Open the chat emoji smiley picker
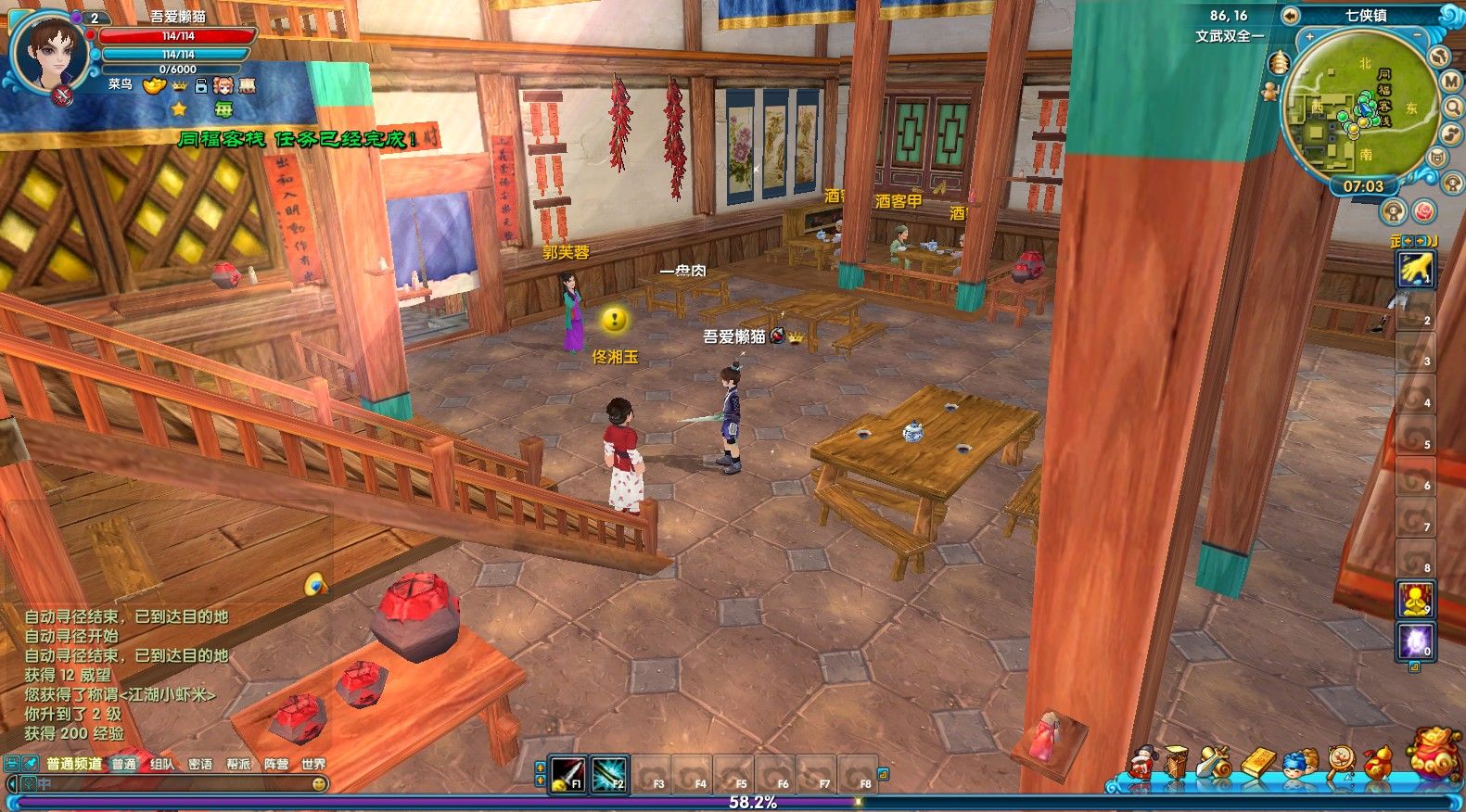This screenshot has width=1466, height=812. pos(319,784)
